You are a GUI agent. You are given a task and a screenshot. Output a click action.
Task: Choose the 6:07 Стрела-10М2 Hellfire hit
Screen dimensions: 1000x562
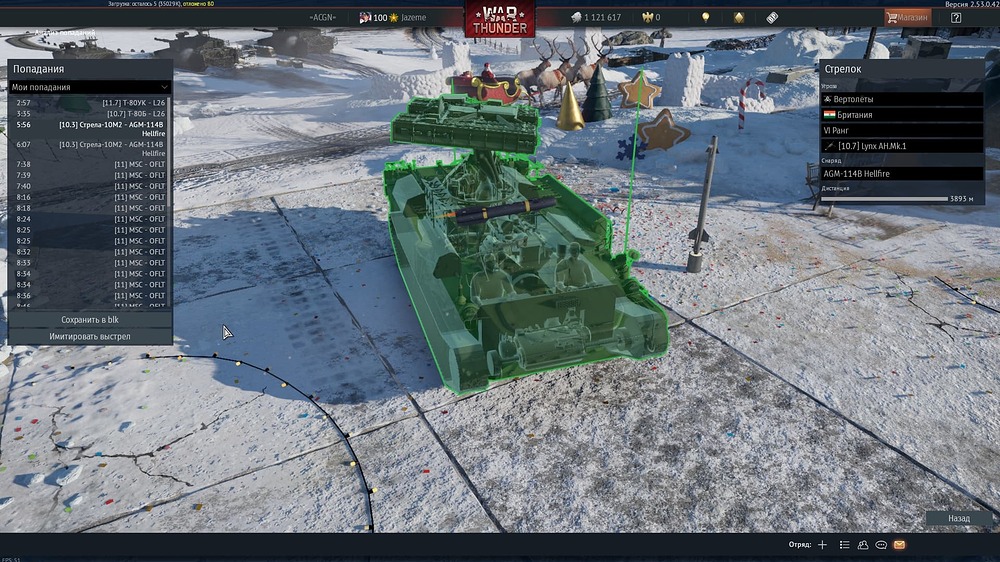(x=90, y=148)
